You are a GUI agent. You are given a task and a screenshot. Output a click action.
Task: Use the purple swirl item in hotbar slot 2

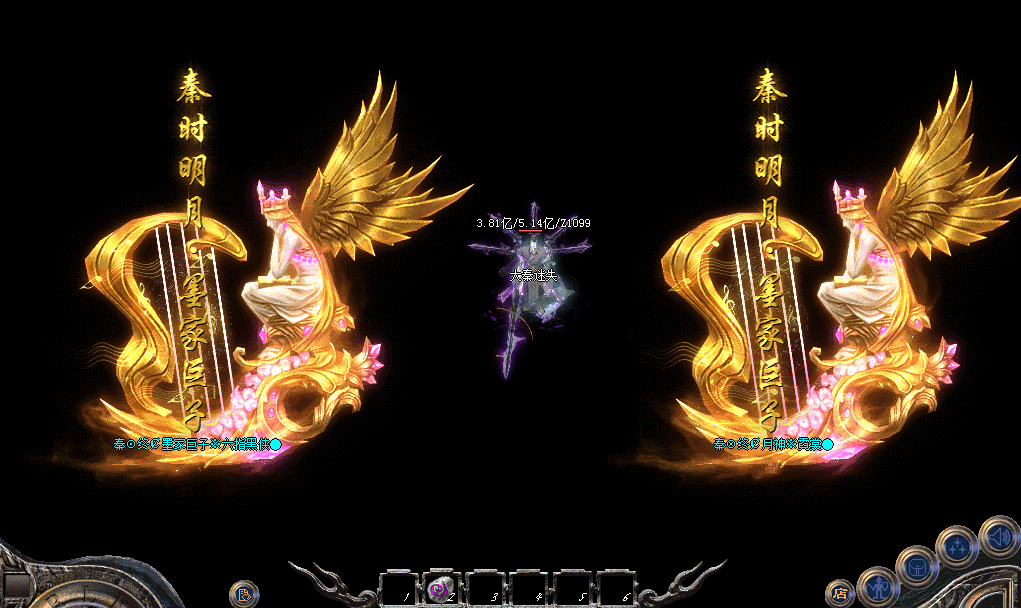(x=440, y=589)
